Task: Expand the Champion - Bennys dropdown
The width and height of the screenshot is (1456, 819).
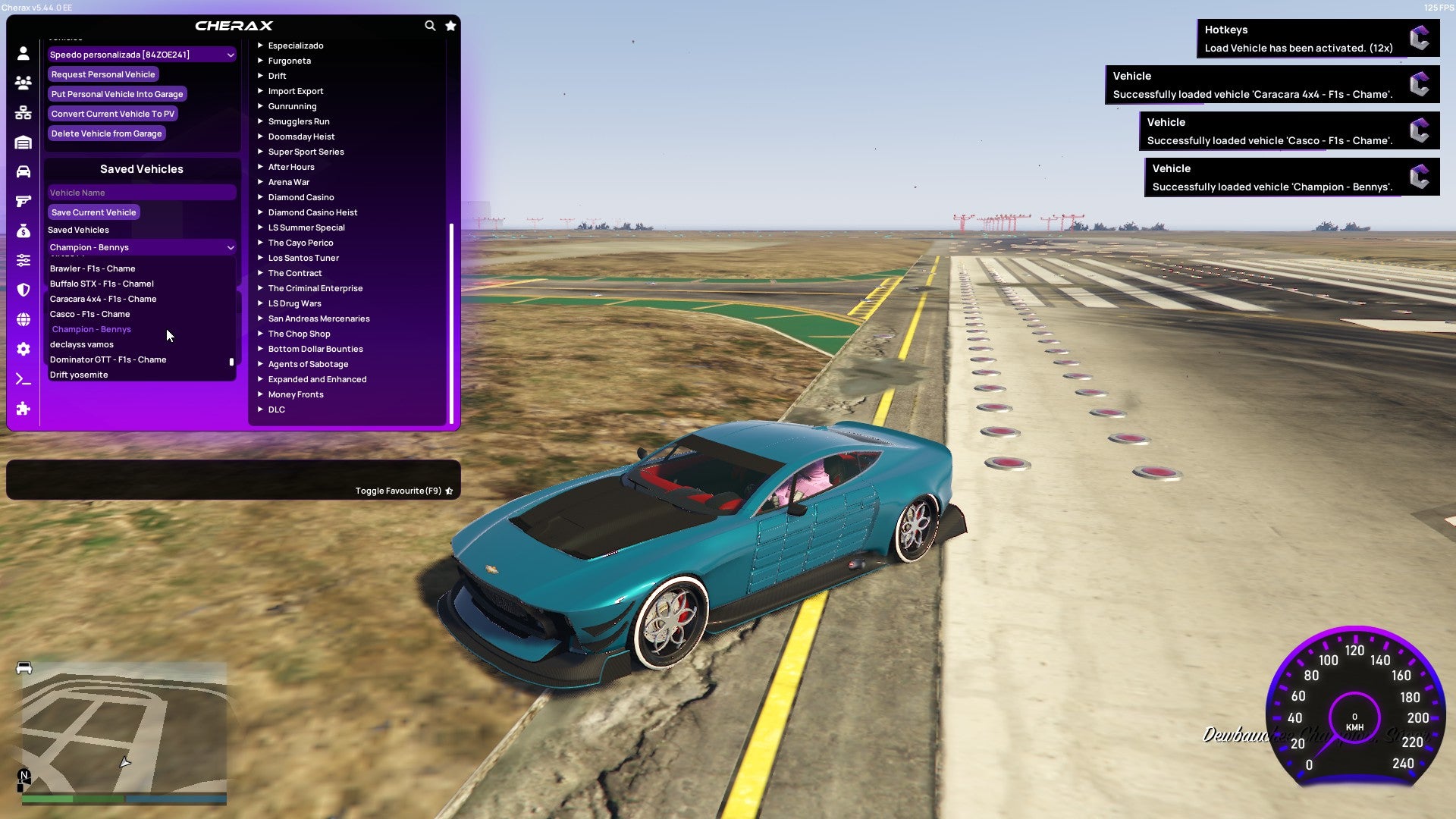Action: (141, 247)
